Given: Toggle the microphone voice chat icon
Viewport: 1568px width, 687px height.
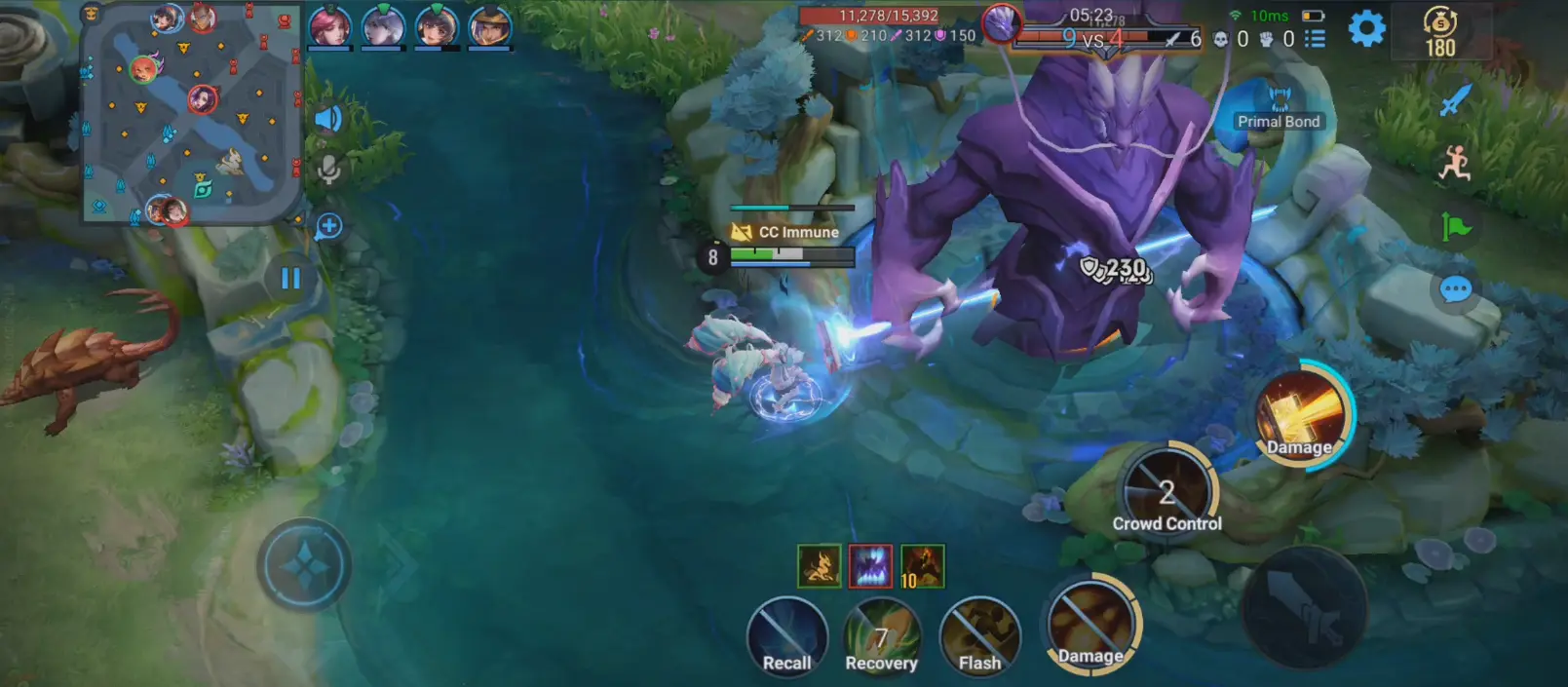Looking at the screenshot, I should [x=328, y=170].
